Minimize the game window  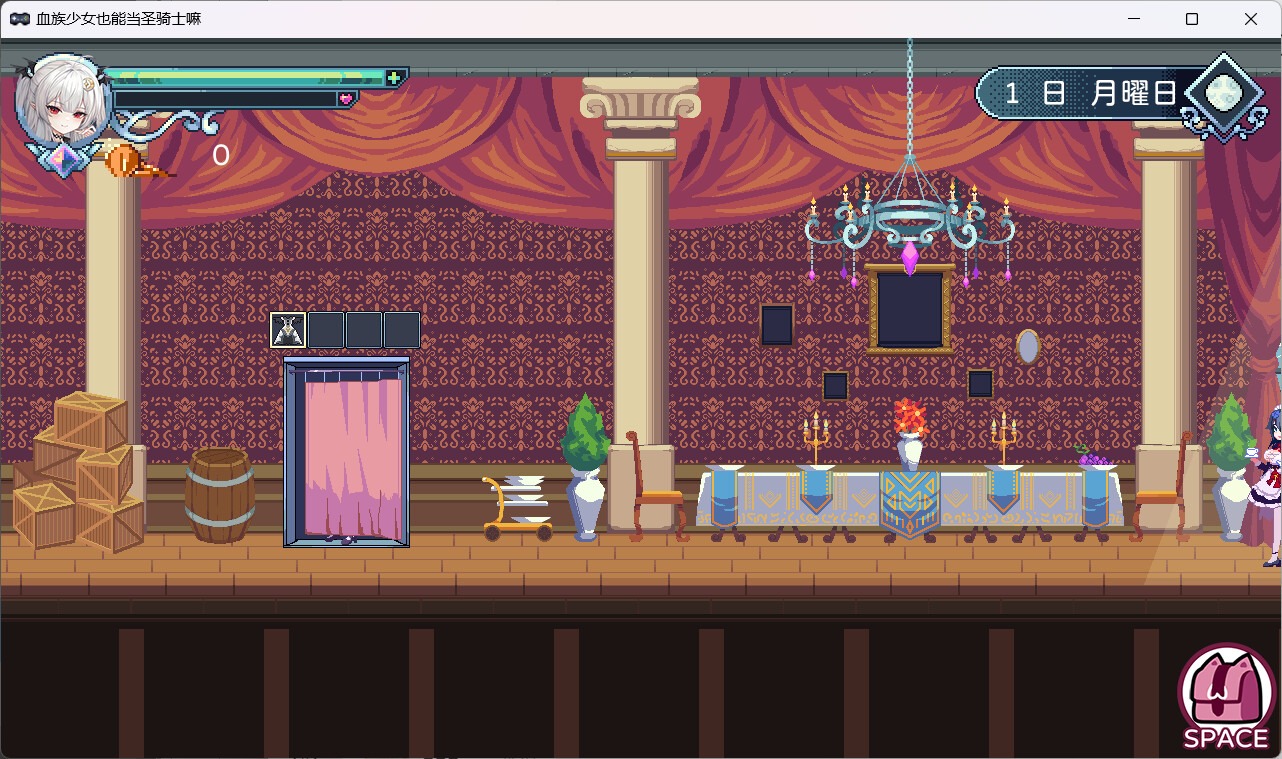(1134, 19)
